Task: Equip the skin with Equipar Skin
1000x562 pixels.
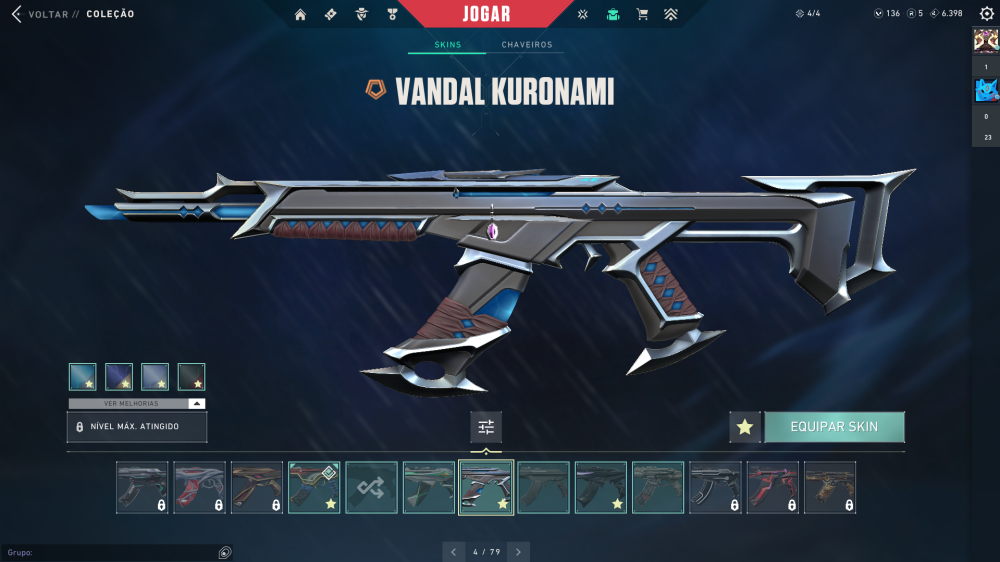Action: click(x=834, y=427)
